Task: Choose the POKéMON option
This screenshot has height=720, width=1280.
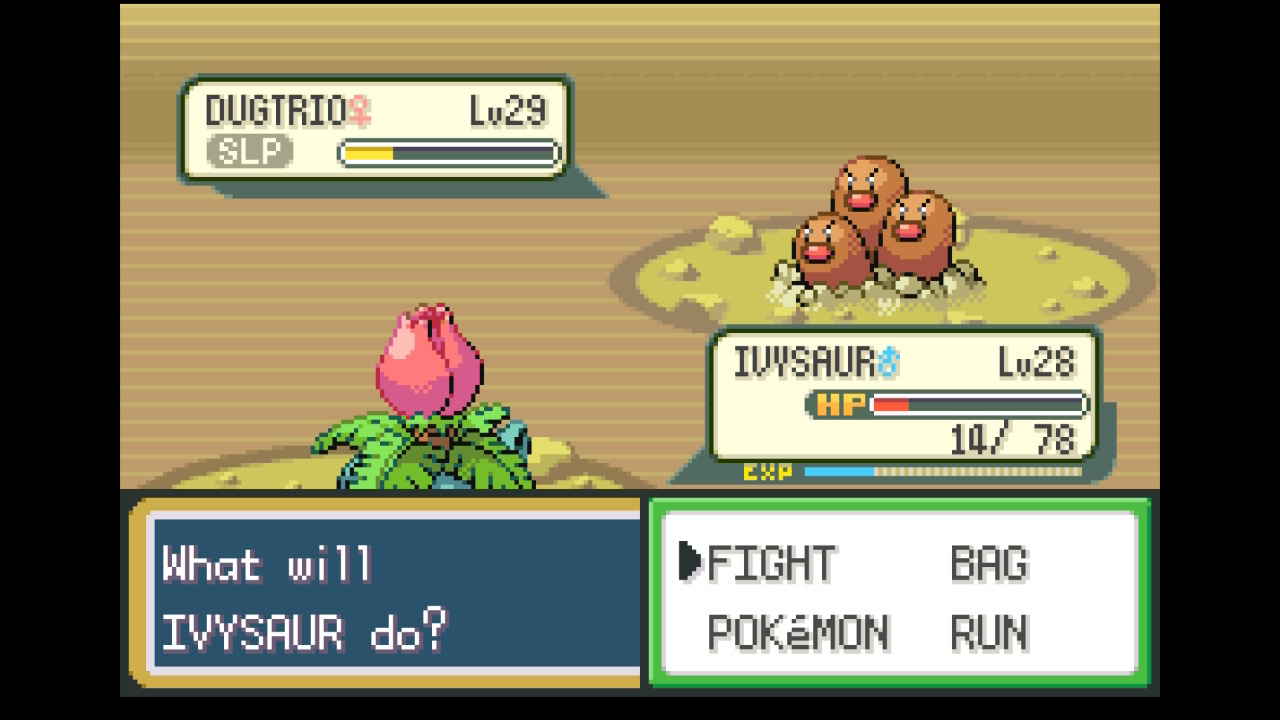Action: [x=797, y=633]
